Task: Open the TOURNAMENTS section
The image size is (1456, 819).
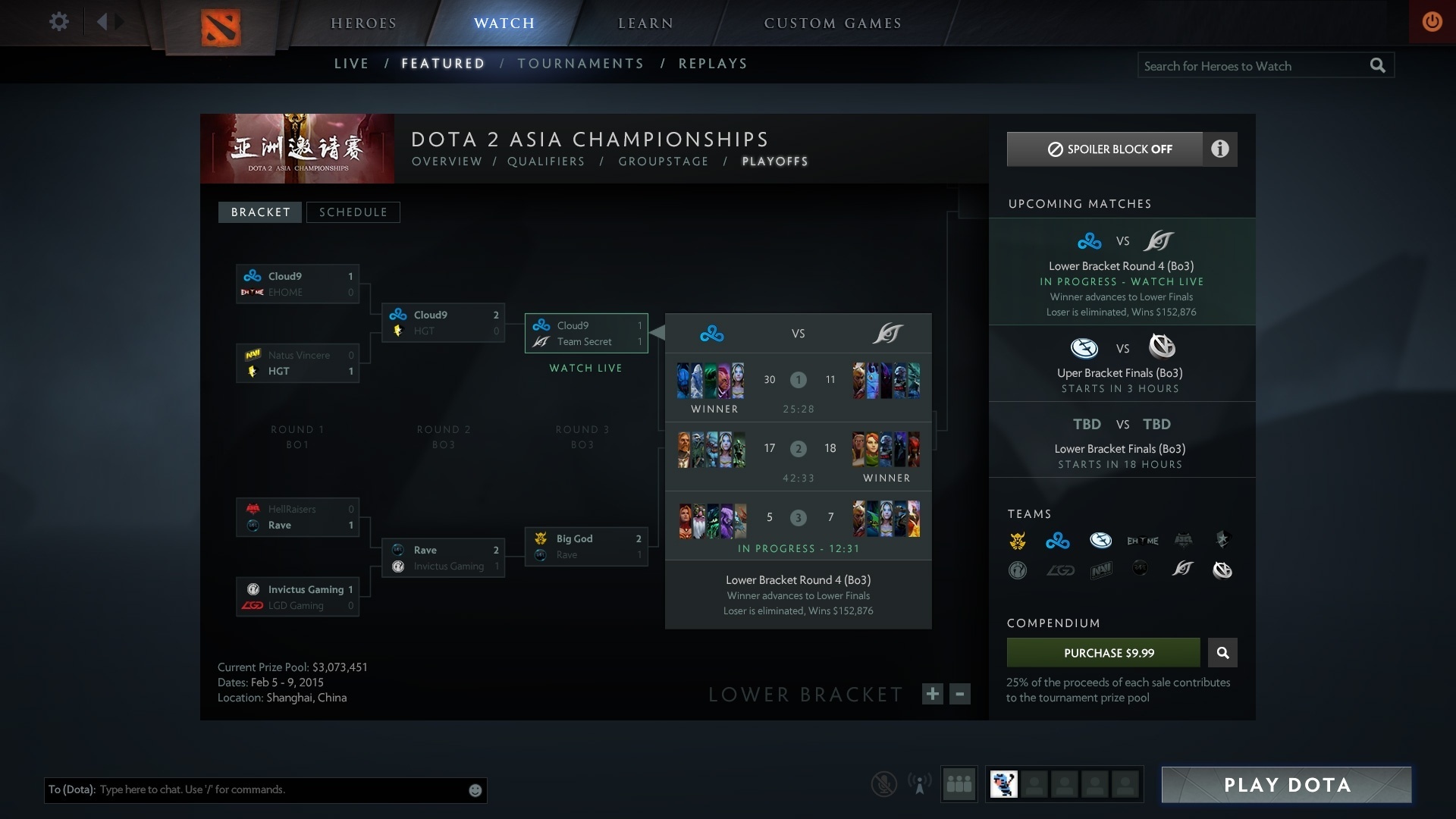Action: 580,64
